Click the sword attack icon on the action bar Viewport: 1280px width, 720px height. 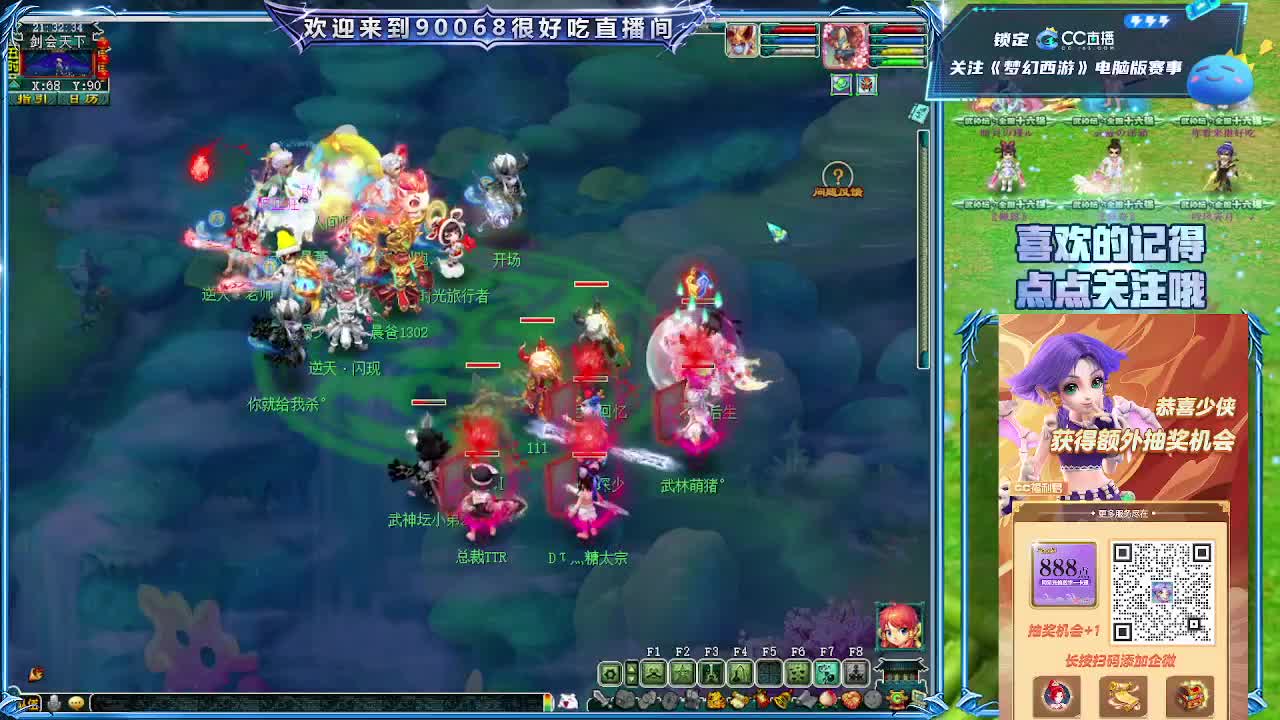click(x=598, y=699)
